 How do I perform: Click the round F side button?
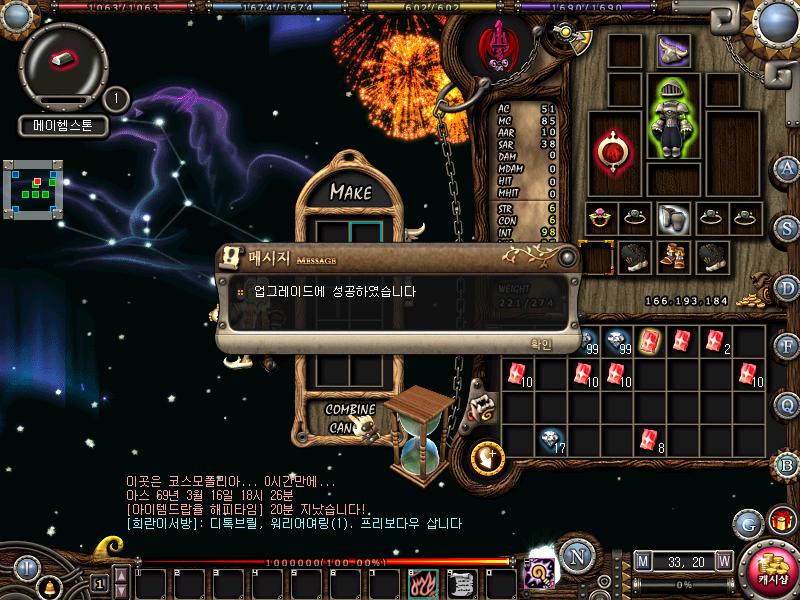pyautogui.click(x=788, y=347)
